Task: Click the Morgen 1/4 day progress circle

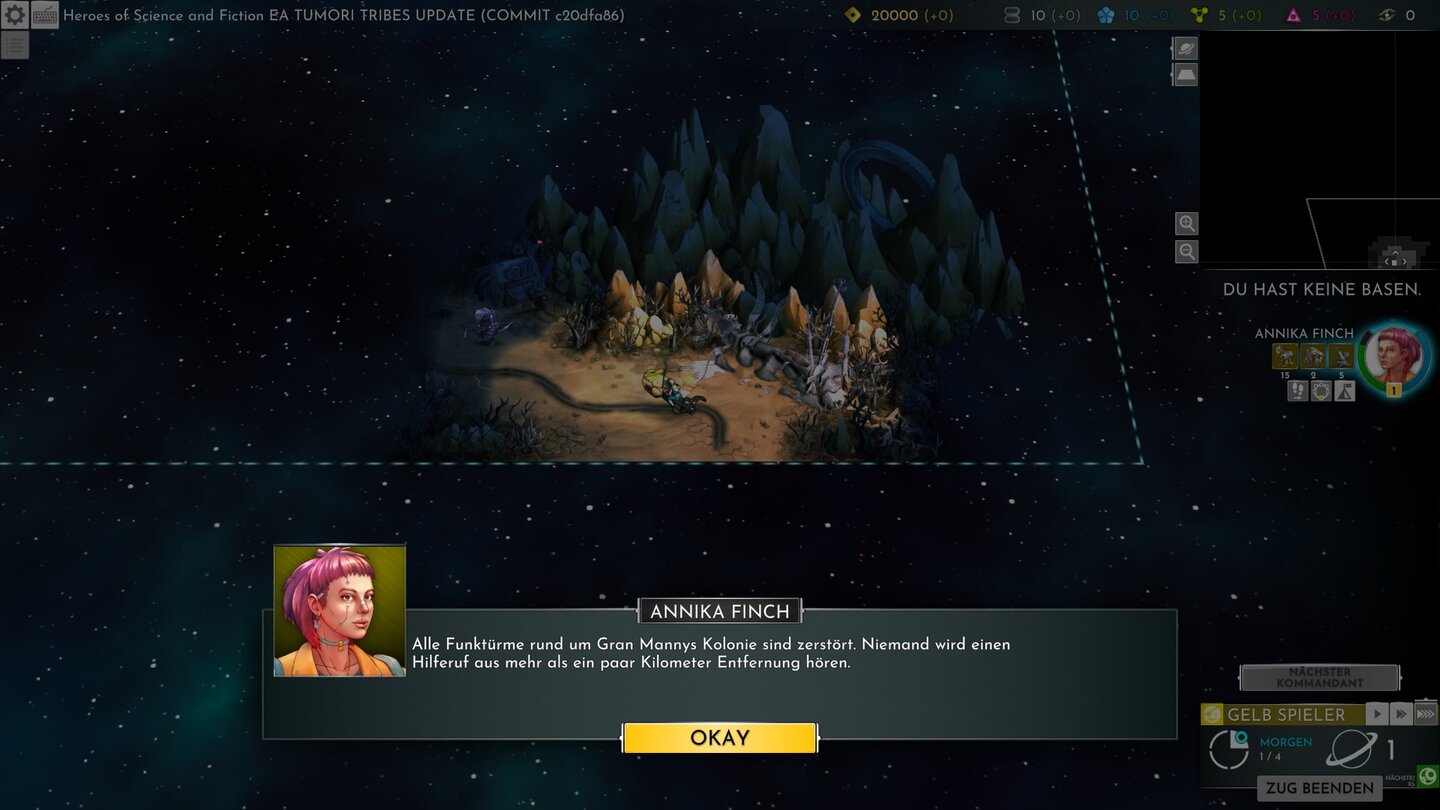Action: 1228,748
